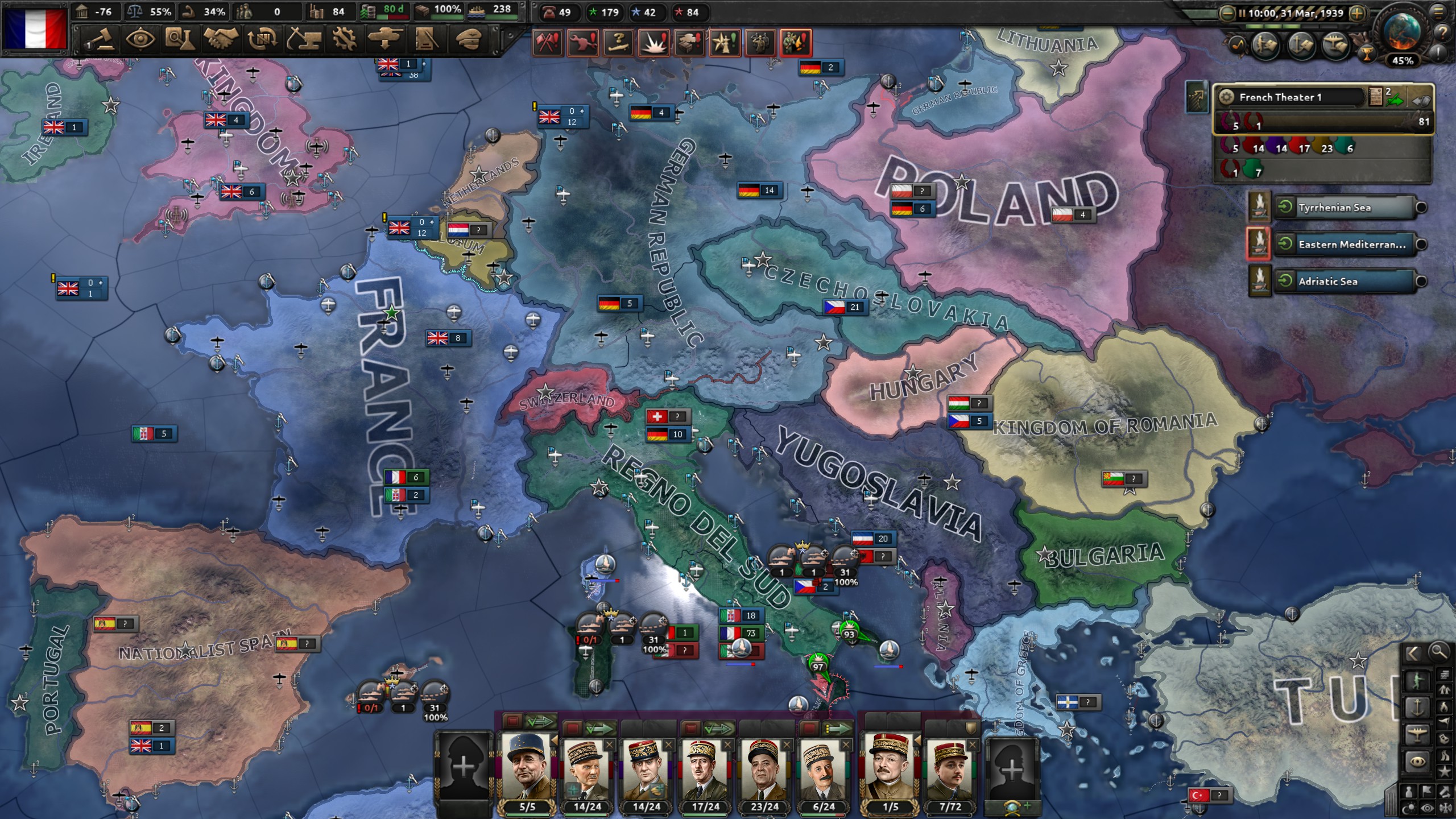Collapse the minimap side panel with left chevron
This screenshot has width=1456, height=819.
pos(1413,653)
